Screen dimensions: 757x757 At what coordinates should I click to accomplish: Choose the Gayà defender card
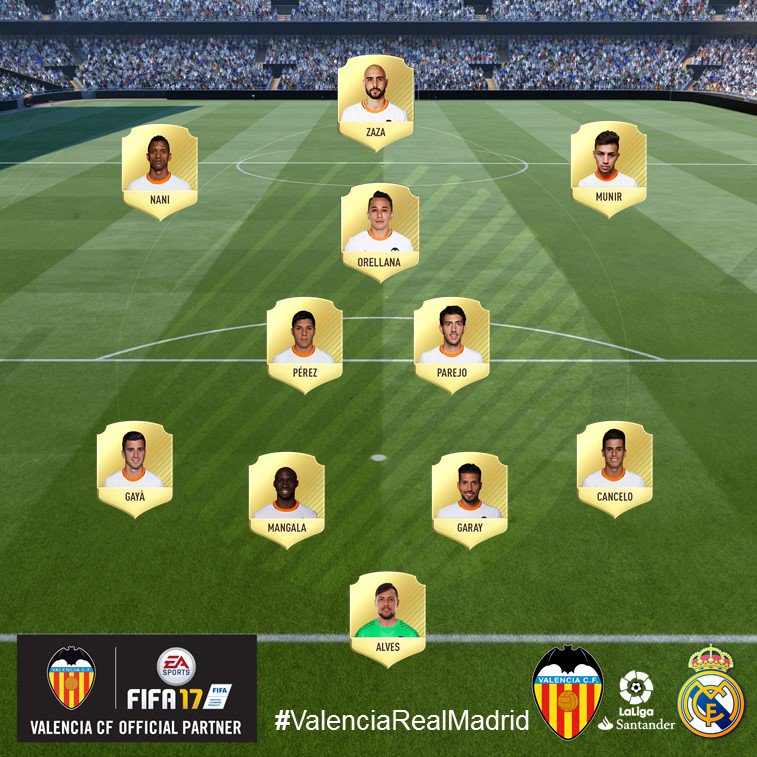point(134,467)
